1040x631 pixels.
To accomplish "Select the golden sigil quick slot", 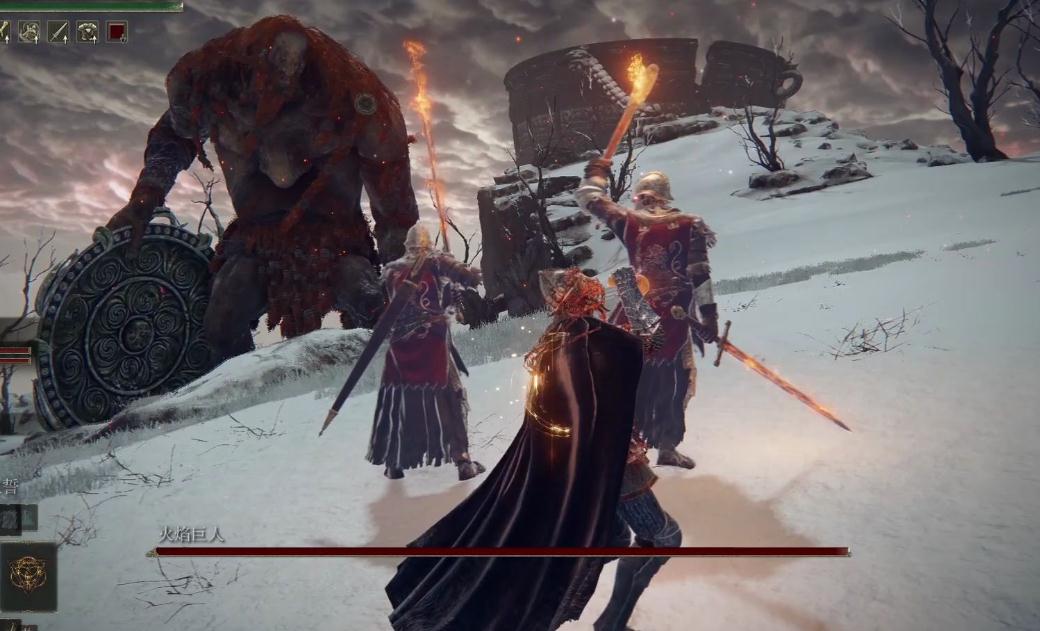I will pos(27,575).
